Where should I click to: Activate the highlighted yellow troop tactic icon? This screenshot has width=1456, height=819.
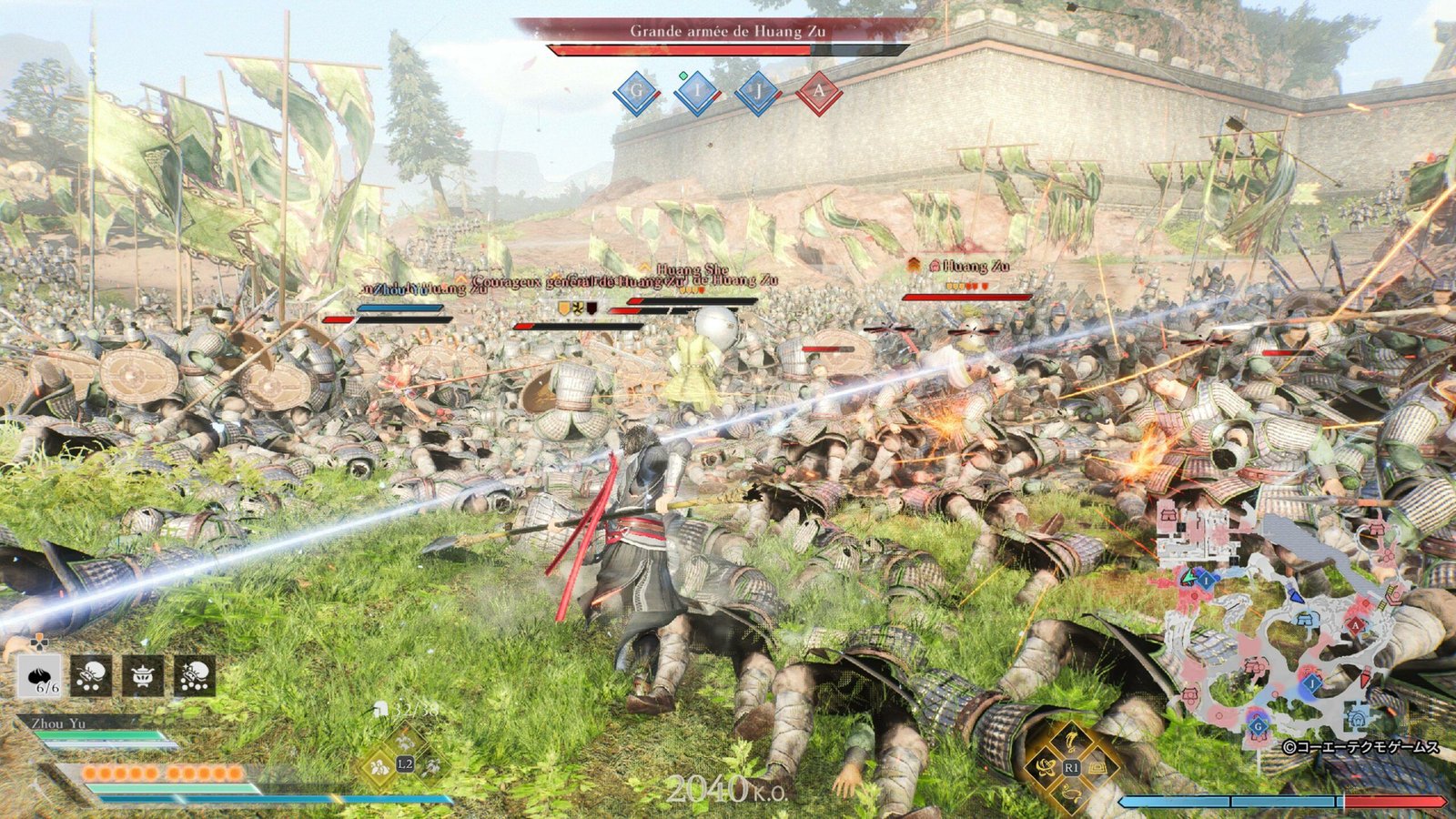click(379, 767)
